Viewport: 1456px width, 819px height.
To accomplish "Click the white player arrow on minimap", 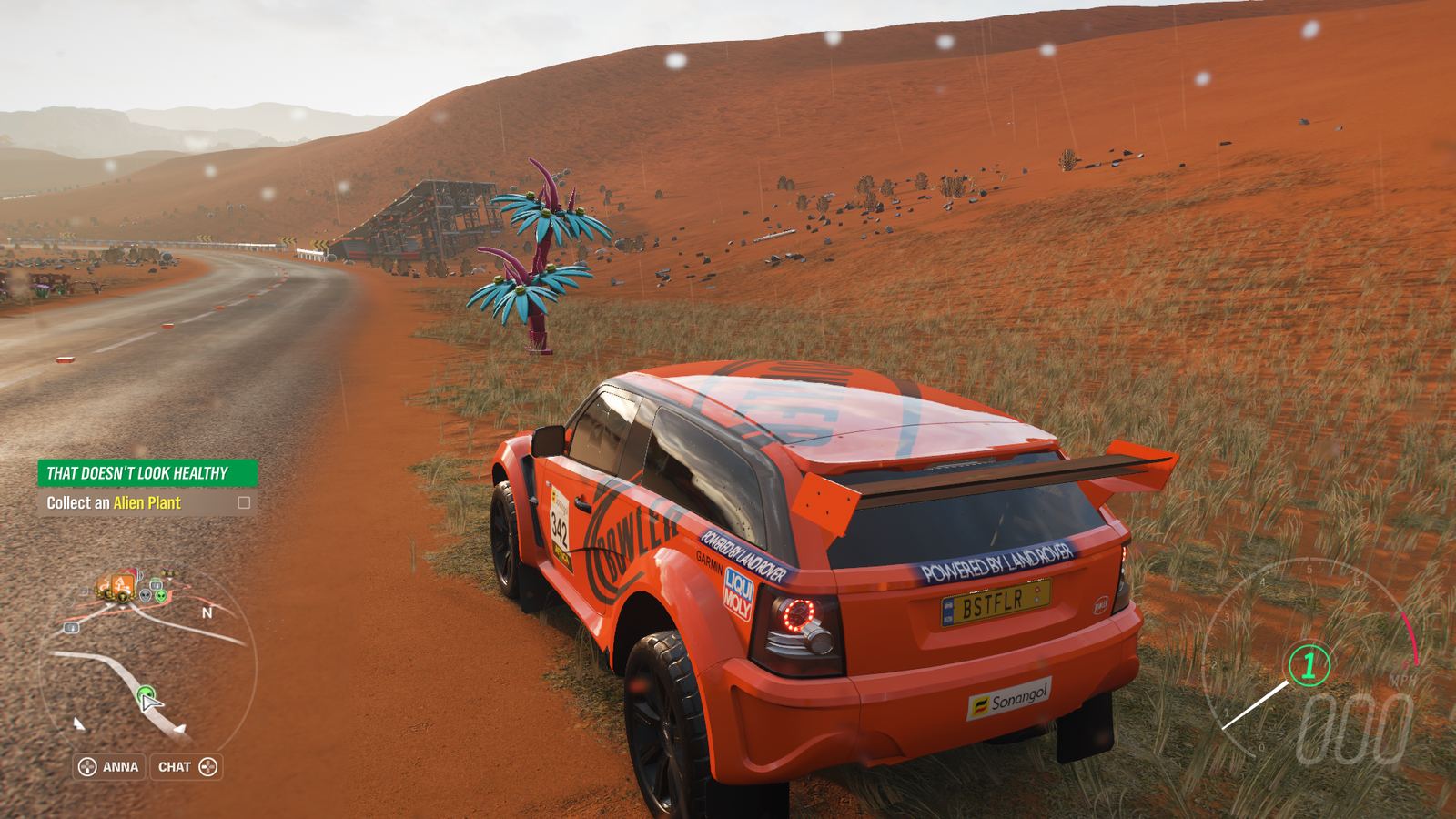I will [151, 702].
